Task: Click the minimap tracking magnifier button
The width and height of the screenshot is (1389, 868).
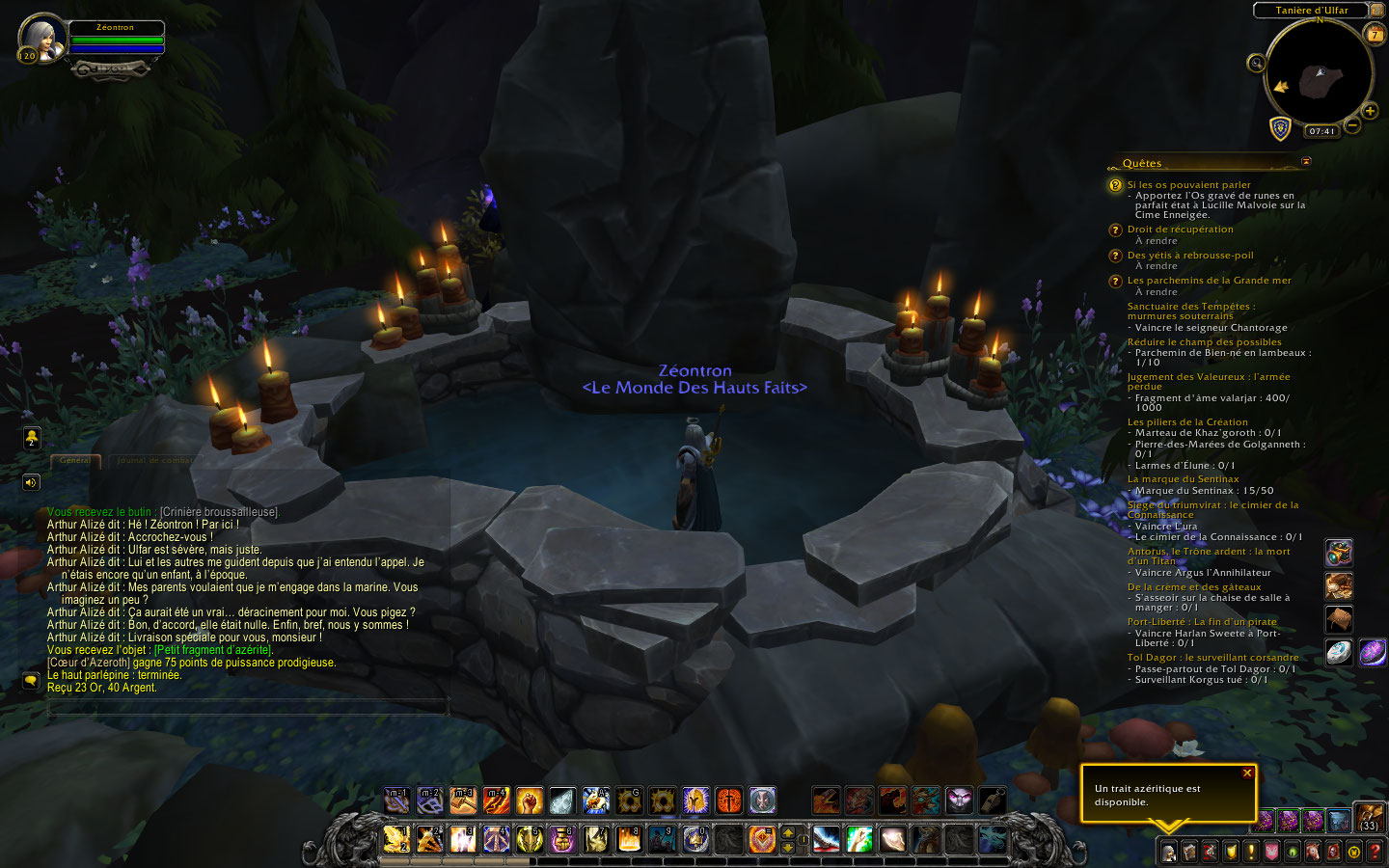Action: click(x=1256, y=64)
